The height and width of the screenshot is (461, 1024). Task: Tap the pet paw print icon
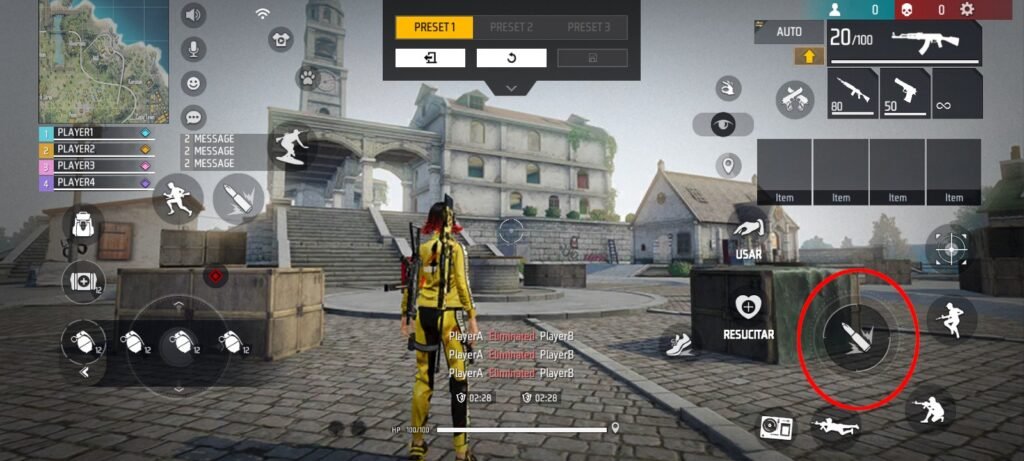(x=307, y=77)
